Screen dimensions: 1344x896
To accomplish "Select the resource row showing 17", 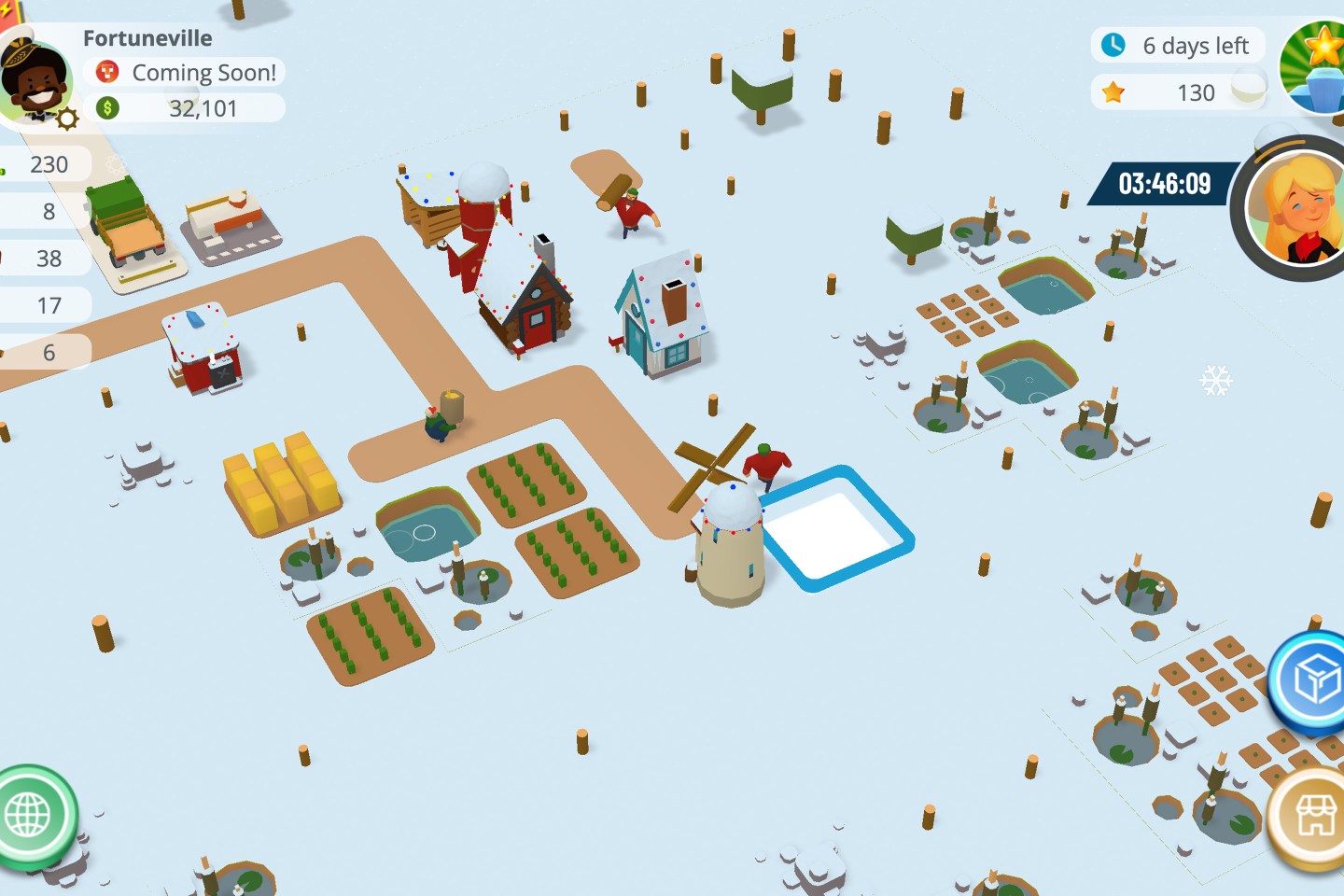I will coord(45,305).
